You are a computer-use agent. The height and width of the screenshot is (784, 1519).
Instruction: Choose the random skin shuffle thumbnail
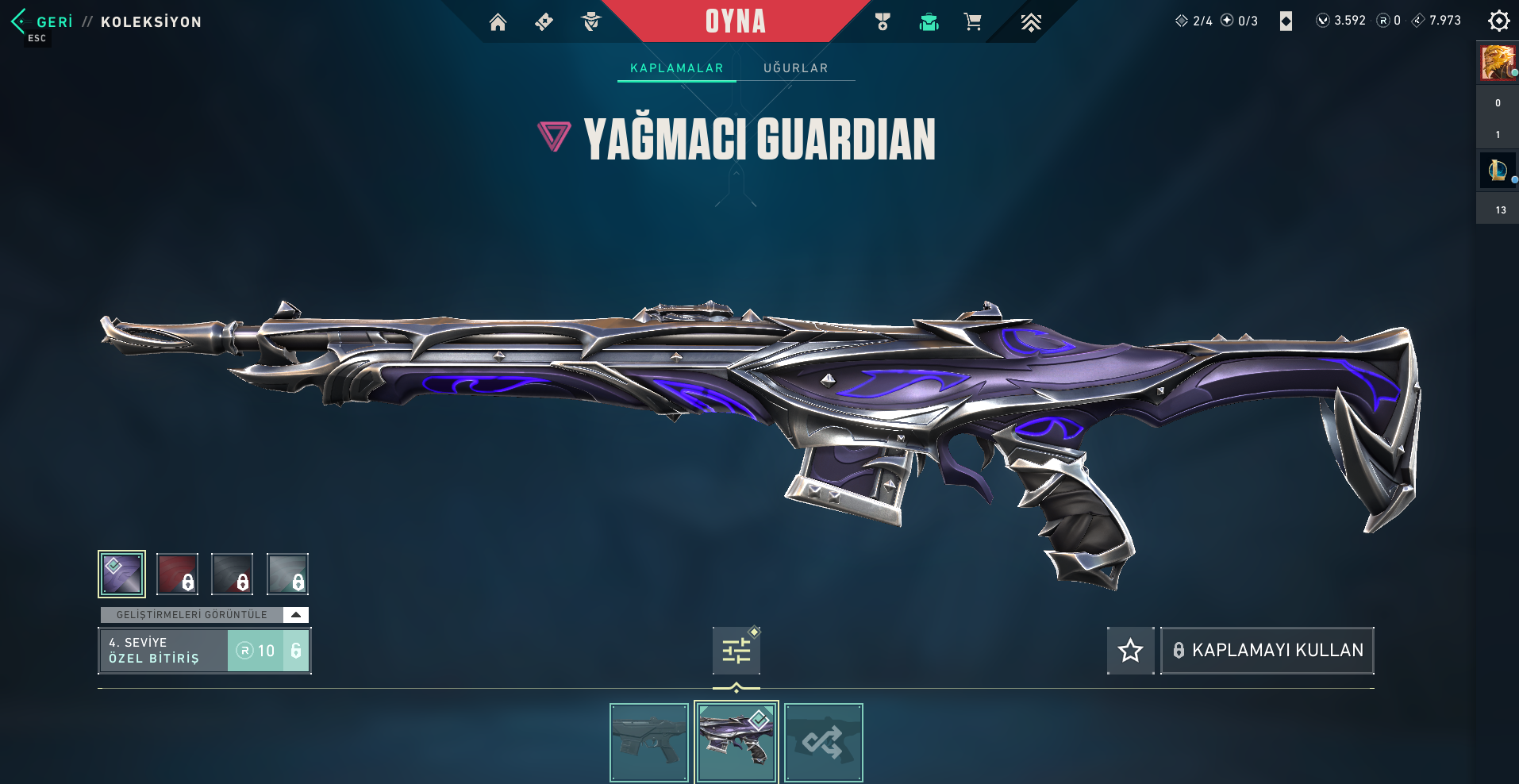tap(823, 743)
